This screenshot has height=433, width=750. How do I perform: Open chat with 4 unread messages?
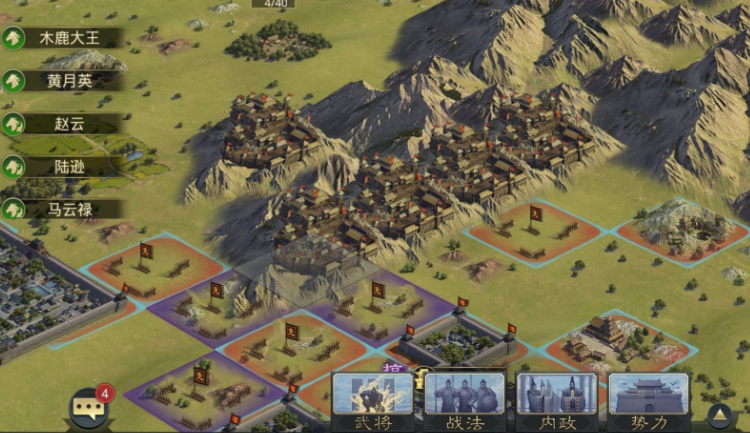coord(88,407)
